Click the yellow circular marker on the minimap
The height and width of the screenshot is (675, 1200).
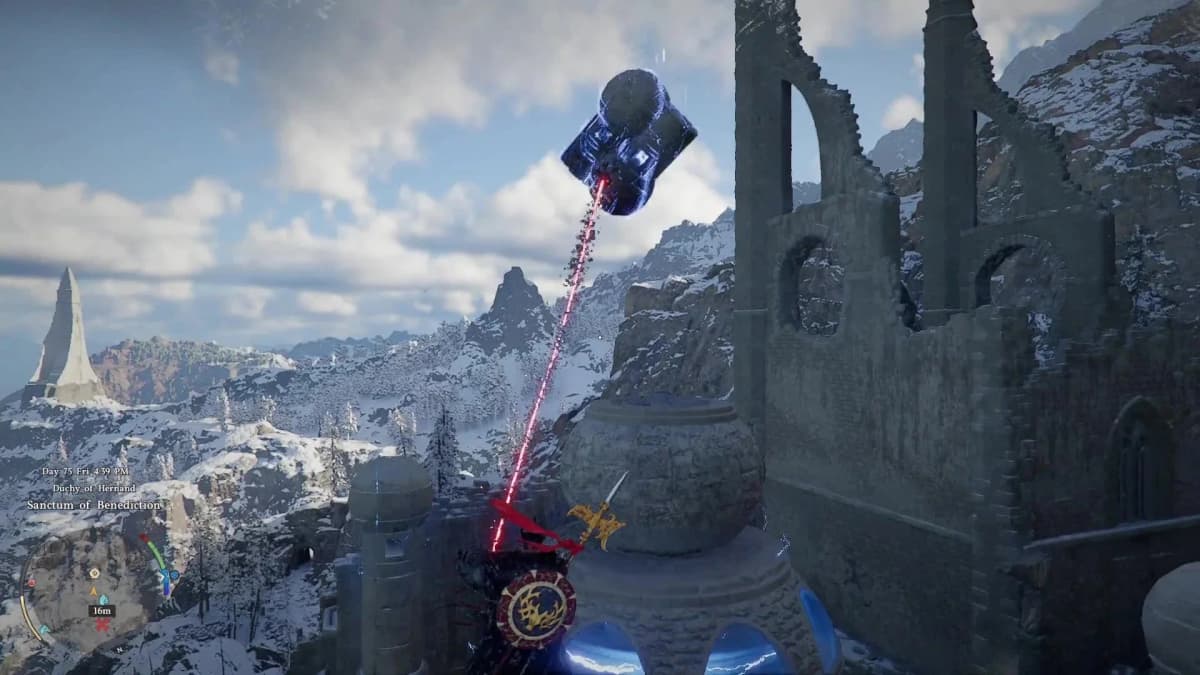pos(95,574)
